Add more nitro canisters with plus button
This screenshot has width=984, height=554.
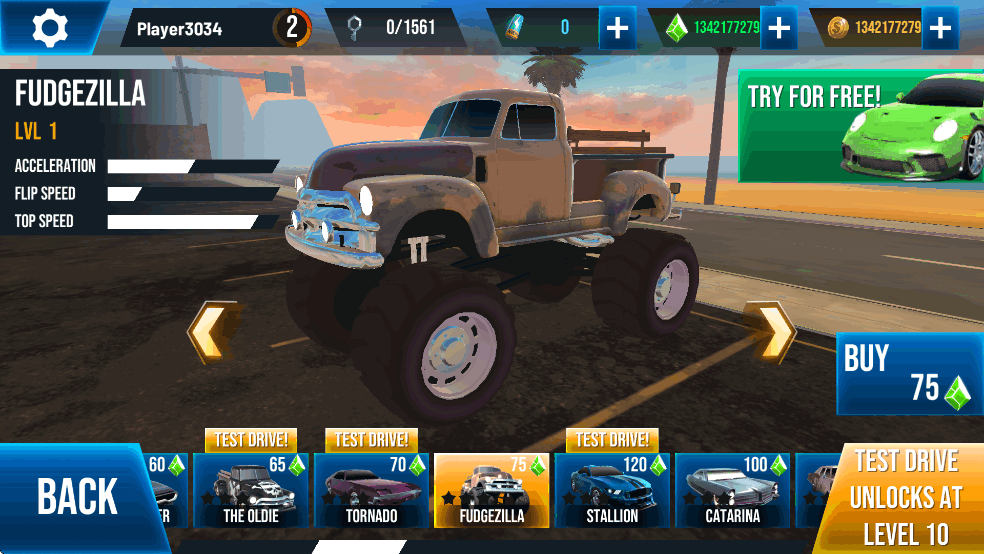click(x=617, y=28)
